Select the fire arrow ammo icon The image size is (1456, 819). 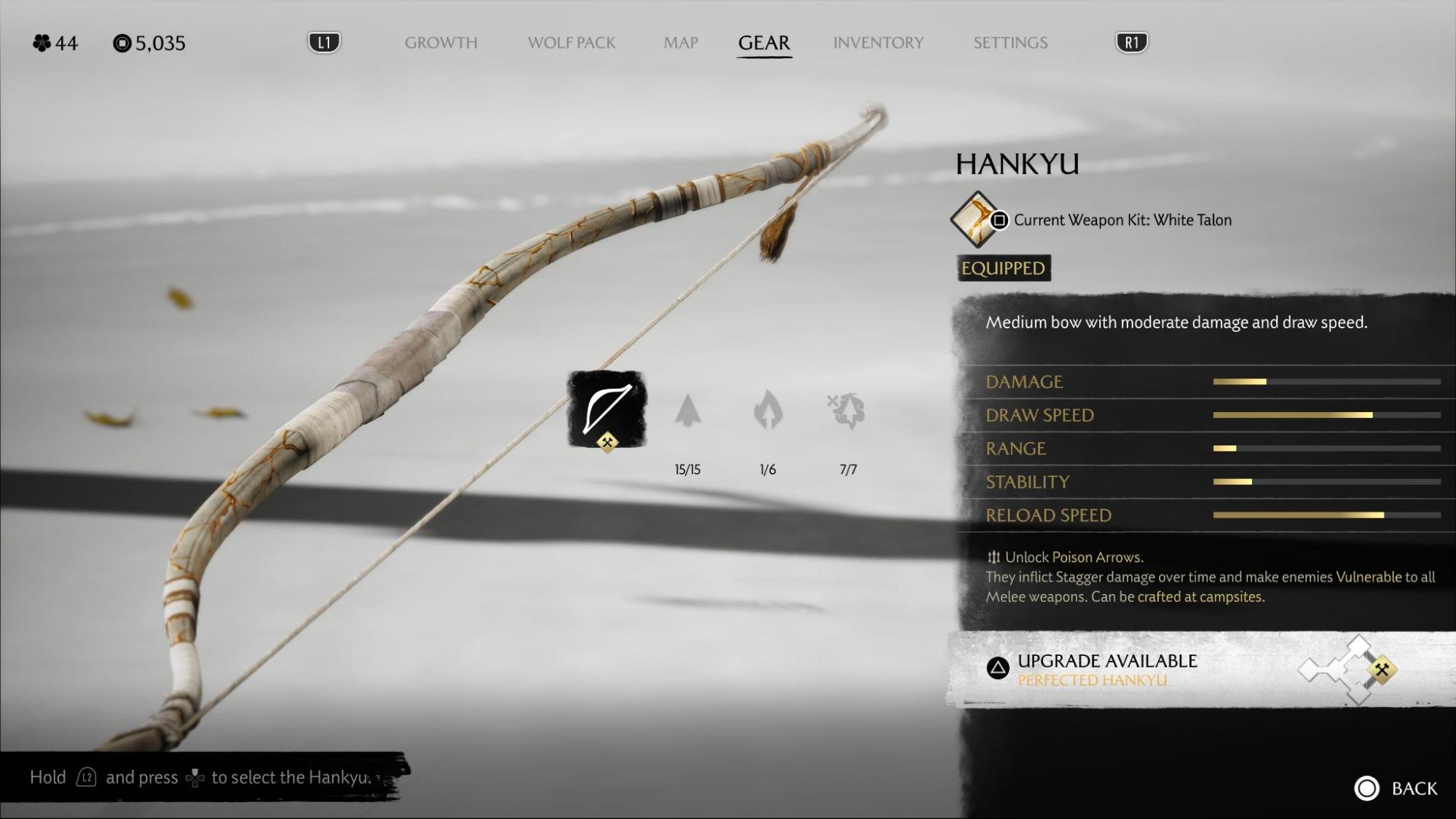(x=768, y=411)
